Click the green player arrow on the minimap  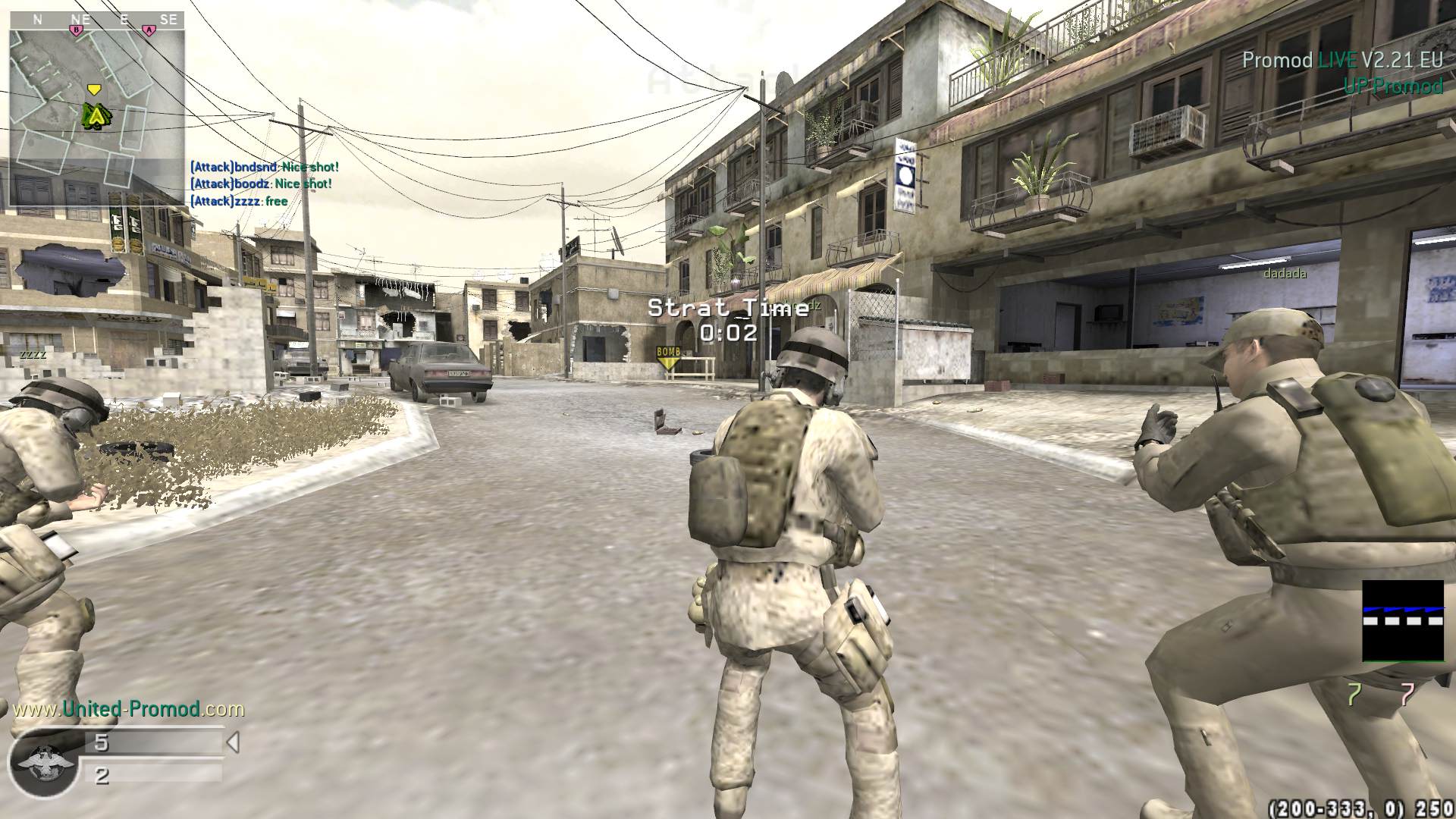96,115
